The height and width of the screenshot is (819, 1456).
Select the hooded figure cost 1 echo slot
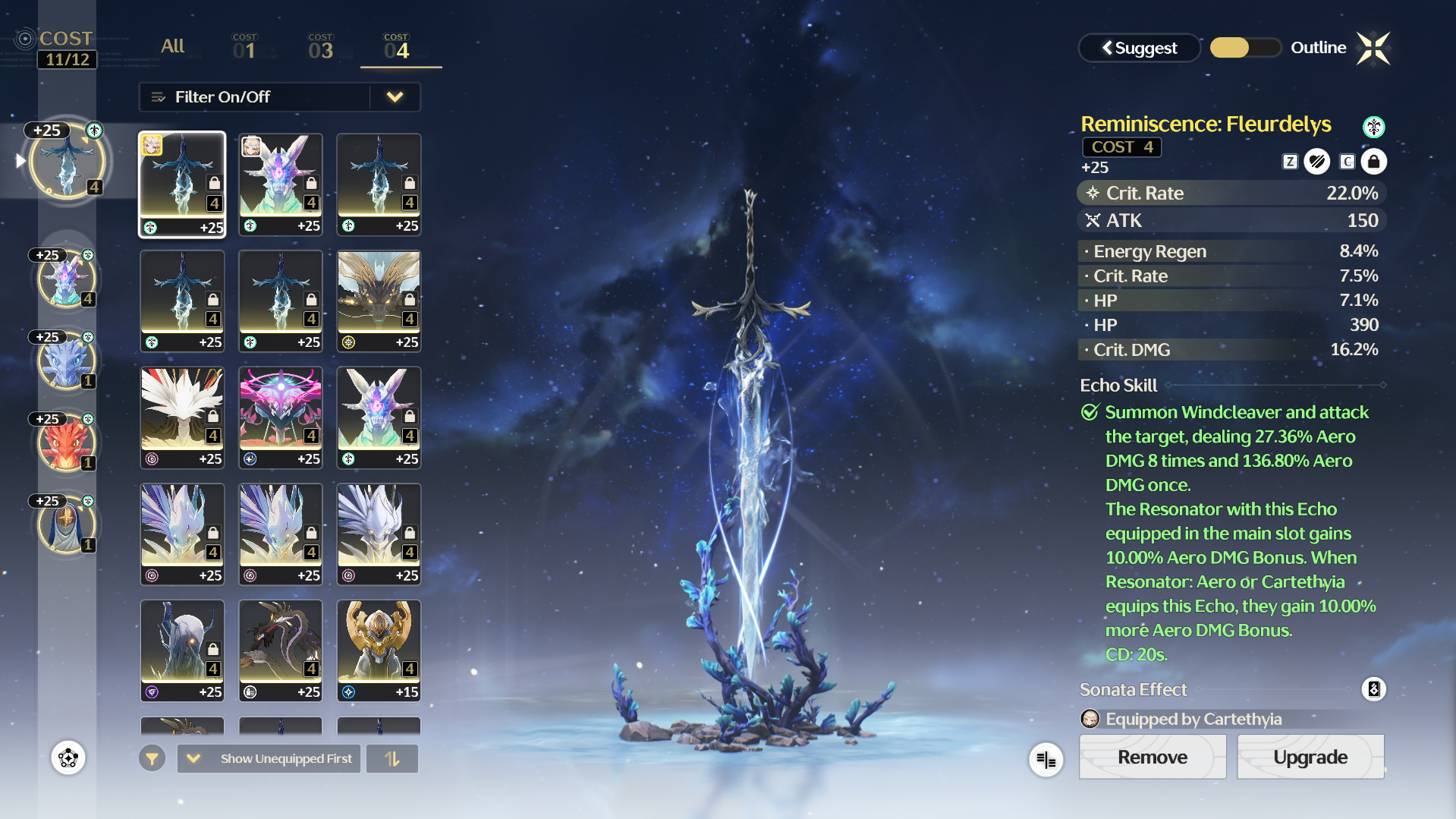[x=67, y=525]
